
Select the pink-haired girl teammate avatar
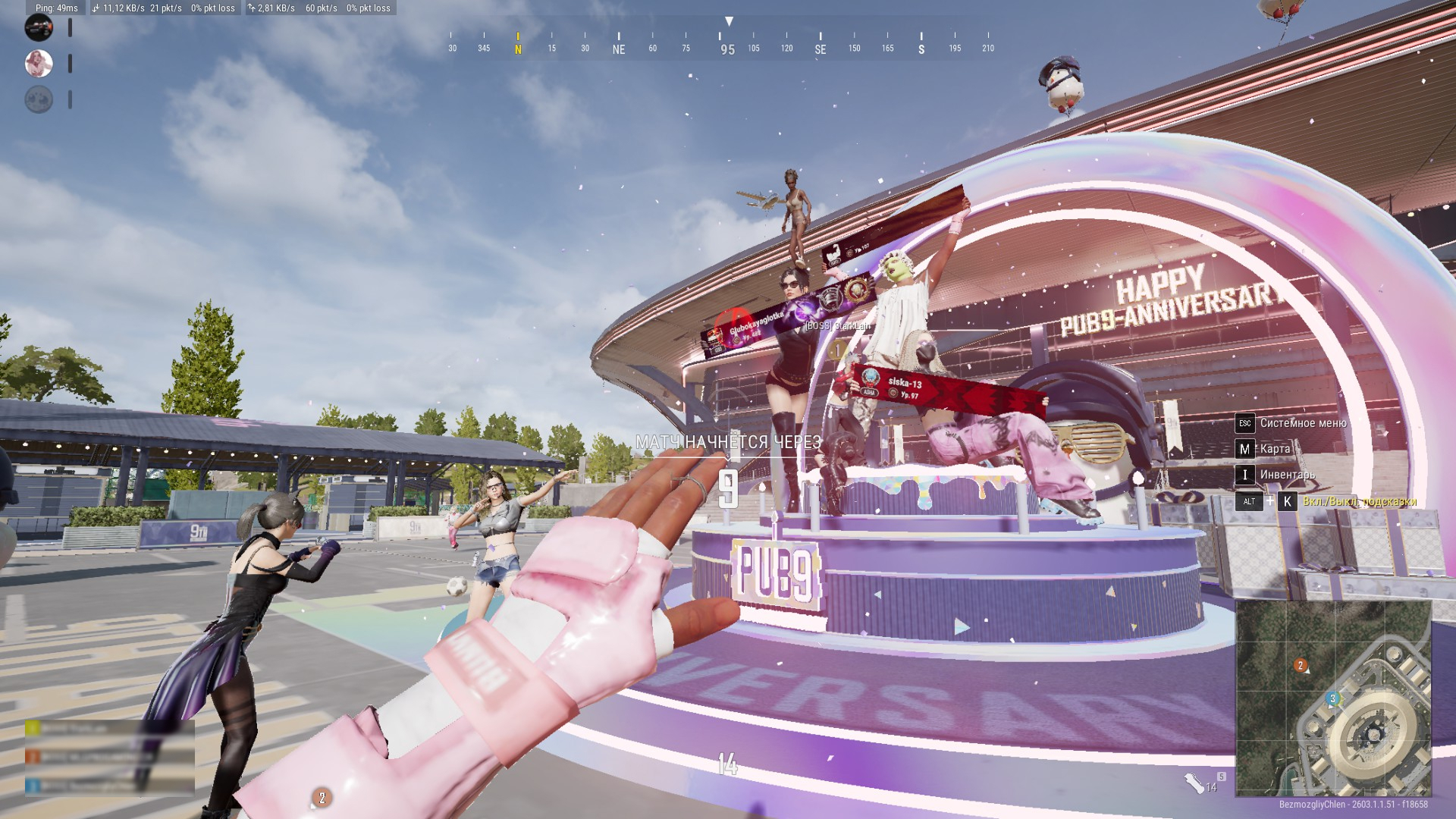pyautogui.click(x=39, y=64)
